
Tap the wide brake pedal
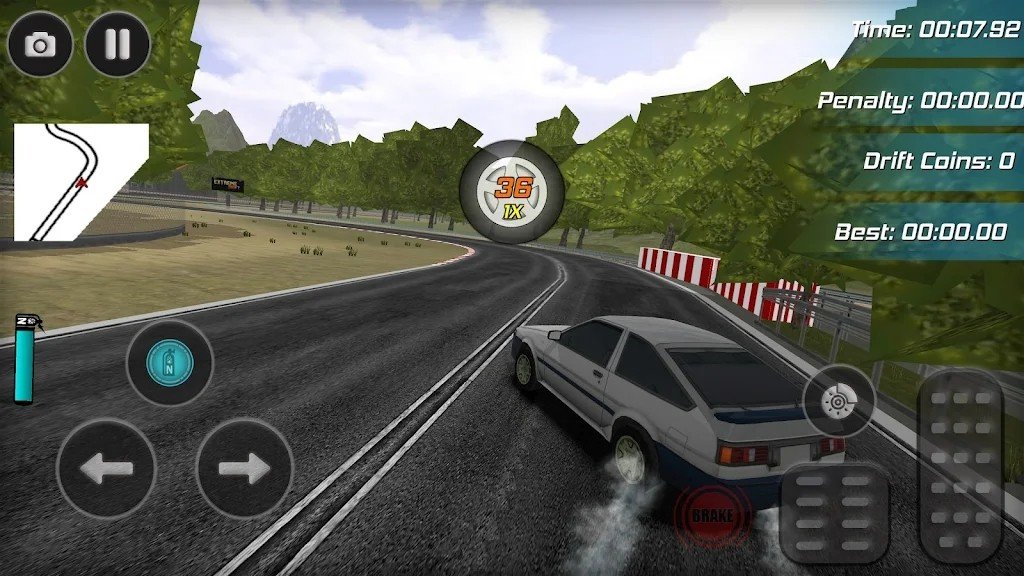[835, 513]
